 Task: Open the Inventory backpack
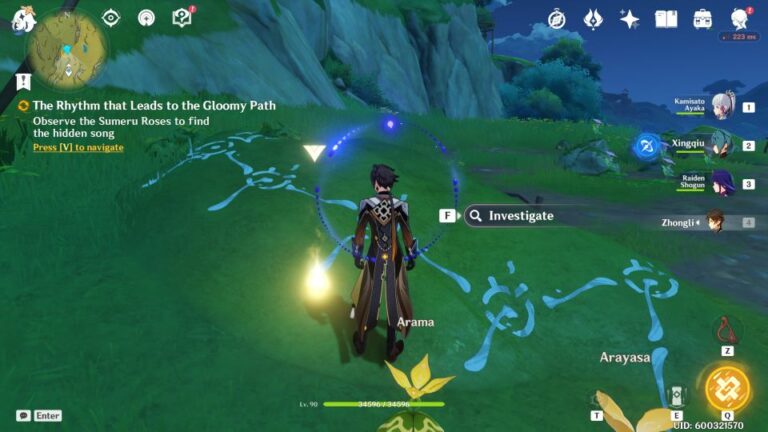[703, 19]
